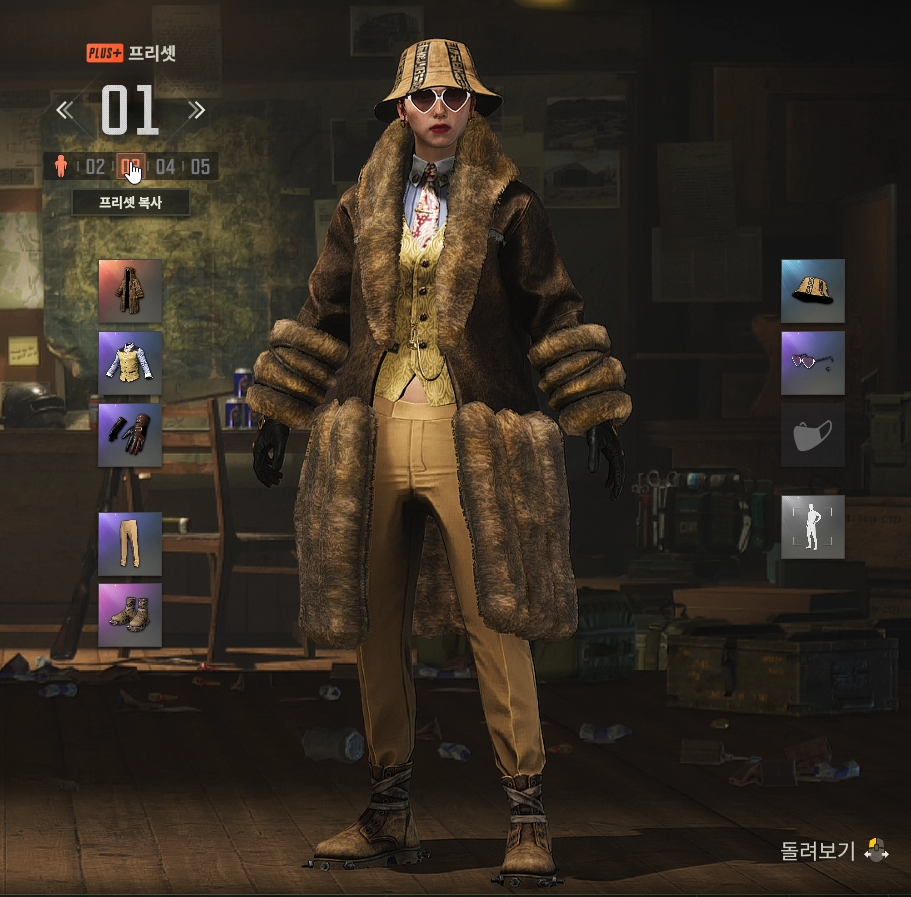Click the 프리셋 복사 copy preset button

coord(131,203)
